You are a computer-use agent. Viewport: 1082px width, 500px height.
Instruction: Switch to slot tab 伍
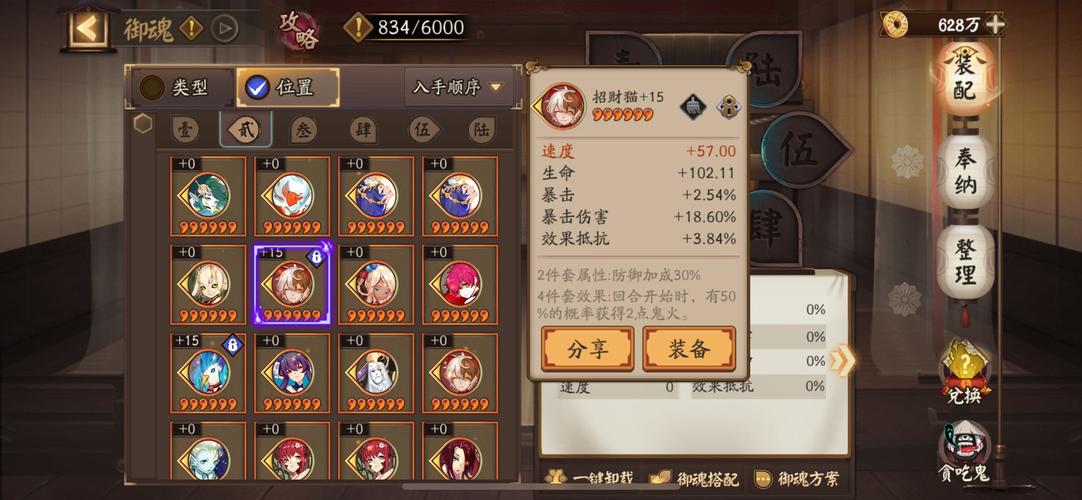(x=424, y=130)
